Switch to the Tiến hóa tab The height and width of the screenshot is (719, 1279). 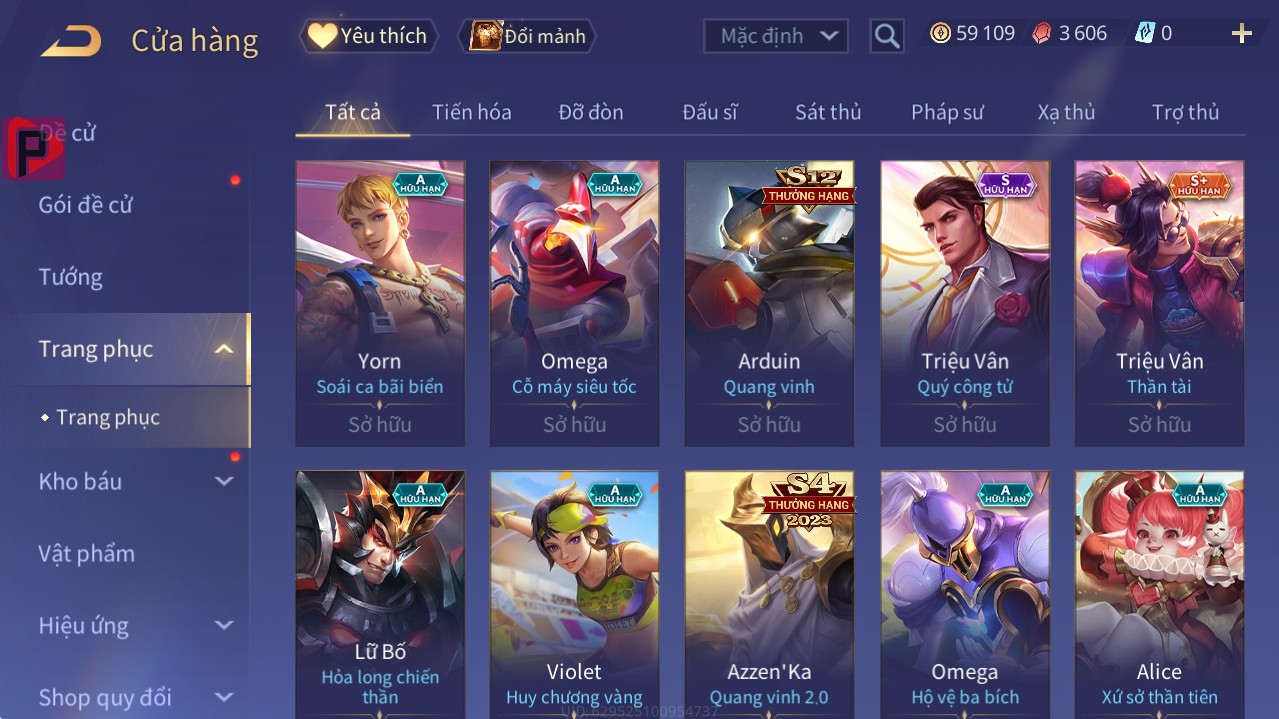click(x=471, y=112)
